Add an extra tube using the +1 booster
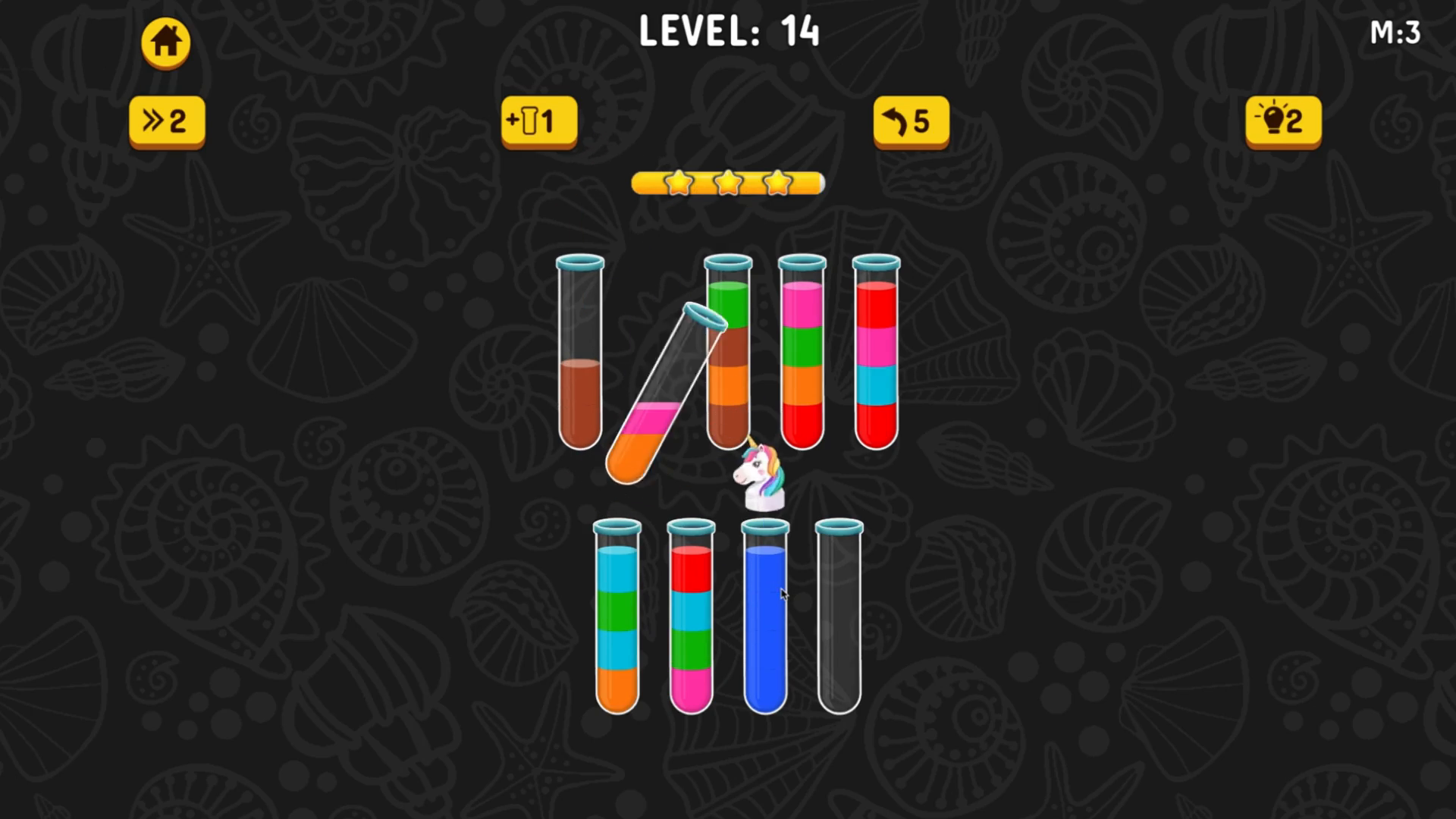The image size is (1456, 819). (x=538, y=120)
